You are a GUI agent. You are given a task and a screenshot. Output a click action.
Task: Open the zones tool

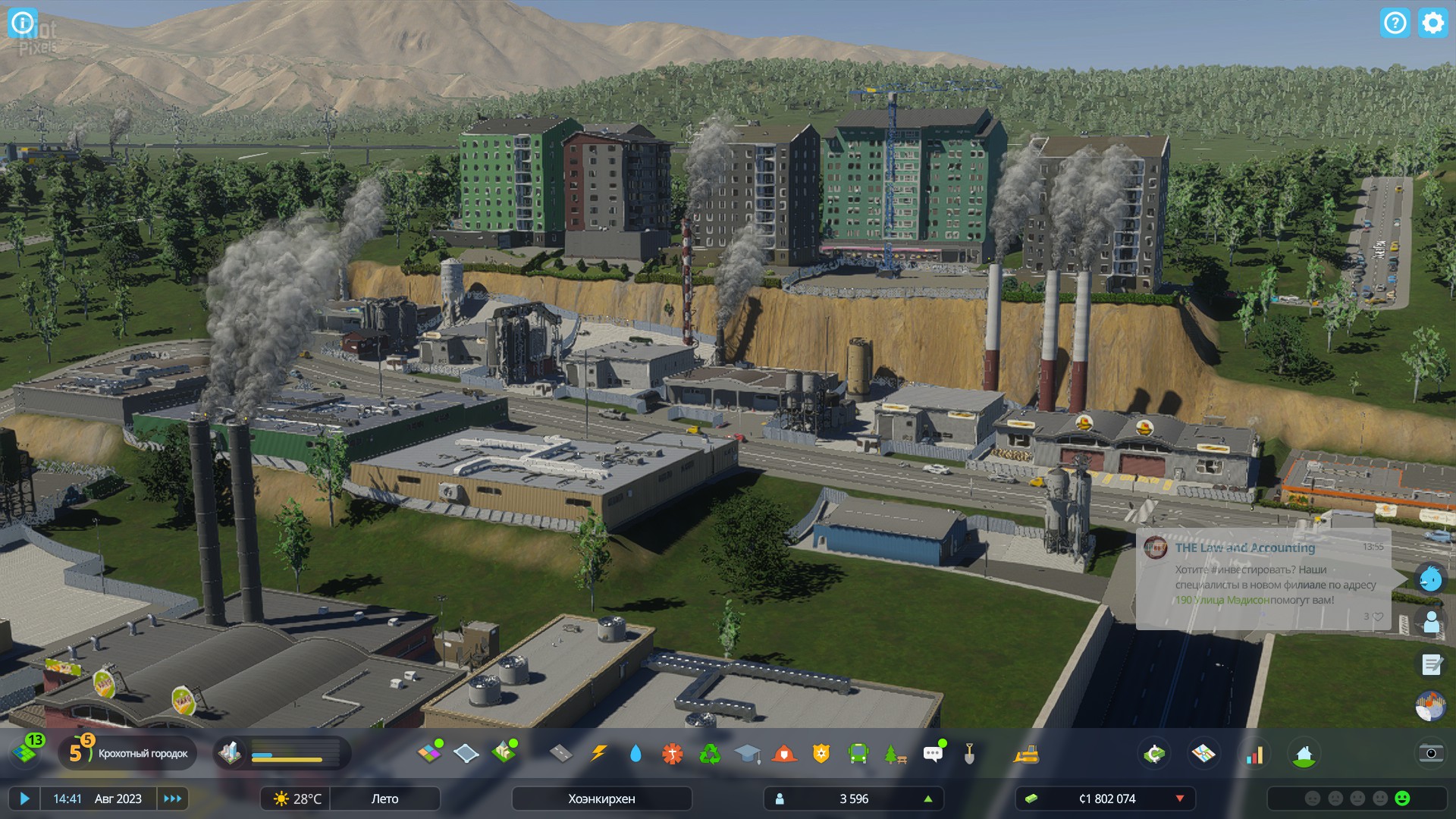tap(429, 753)
